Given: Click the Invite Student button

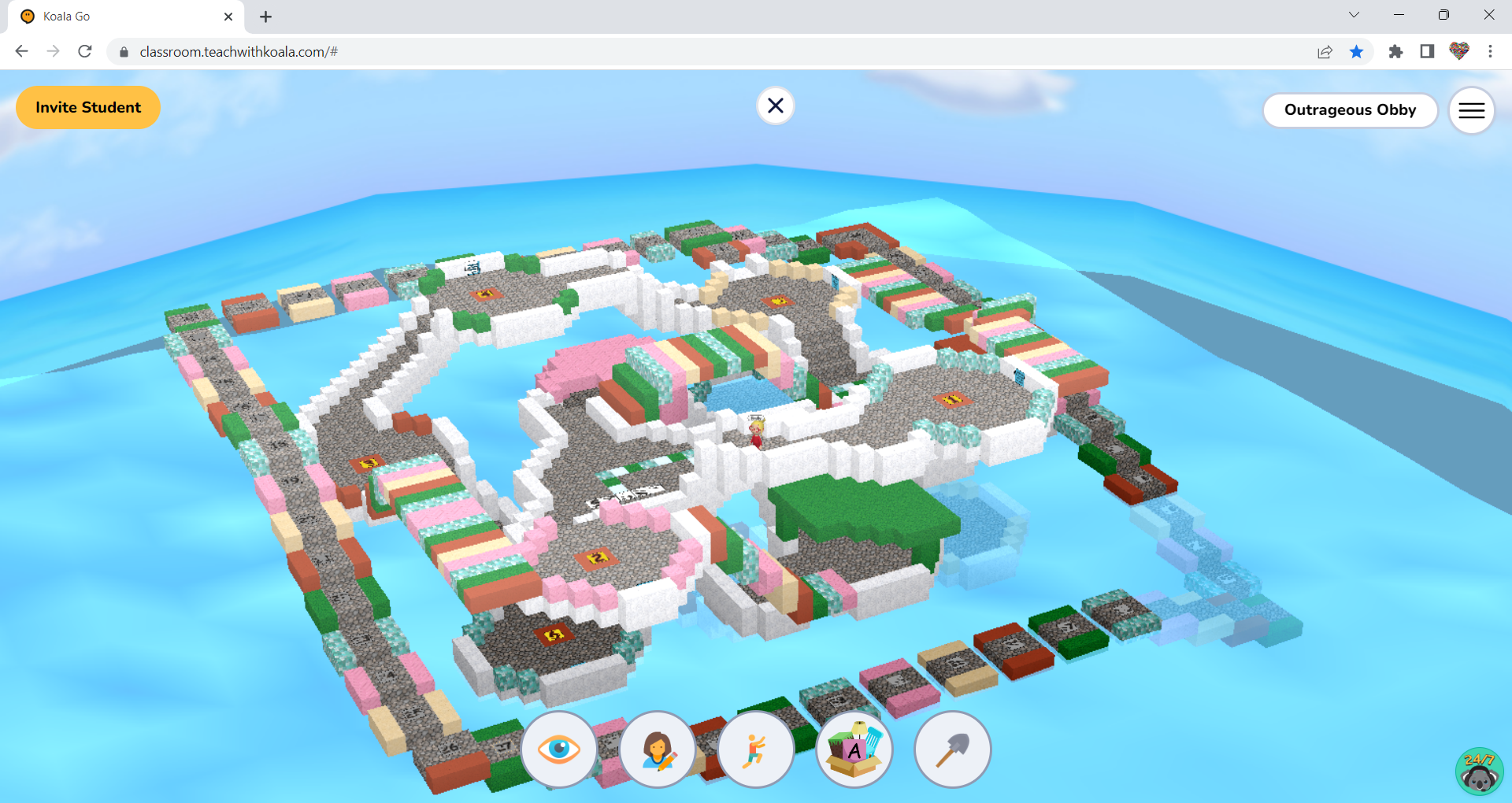Looking at the screenshot, I should 87,107.
